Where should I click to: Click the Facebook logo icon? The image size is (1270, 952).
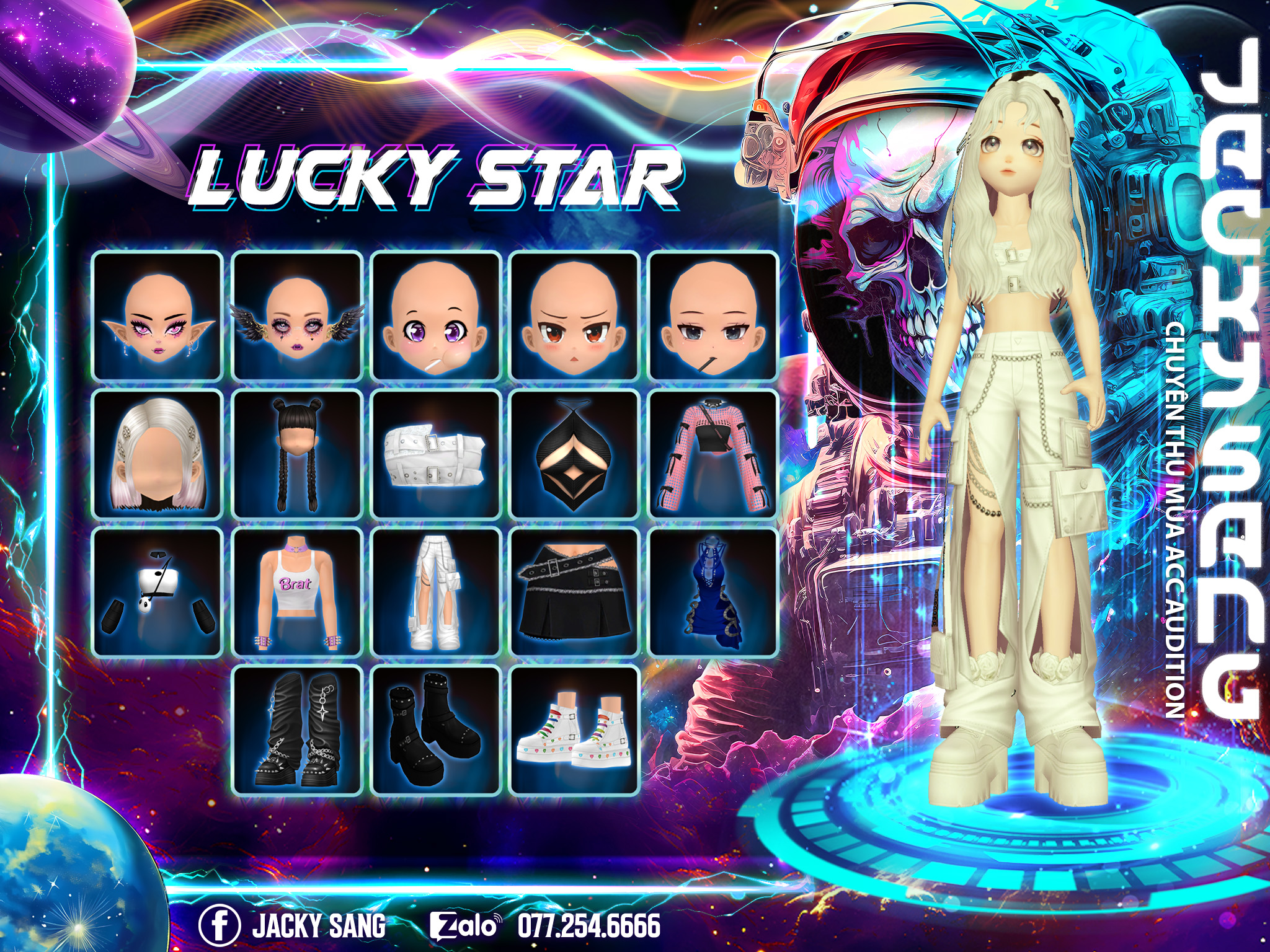point(220,925)
